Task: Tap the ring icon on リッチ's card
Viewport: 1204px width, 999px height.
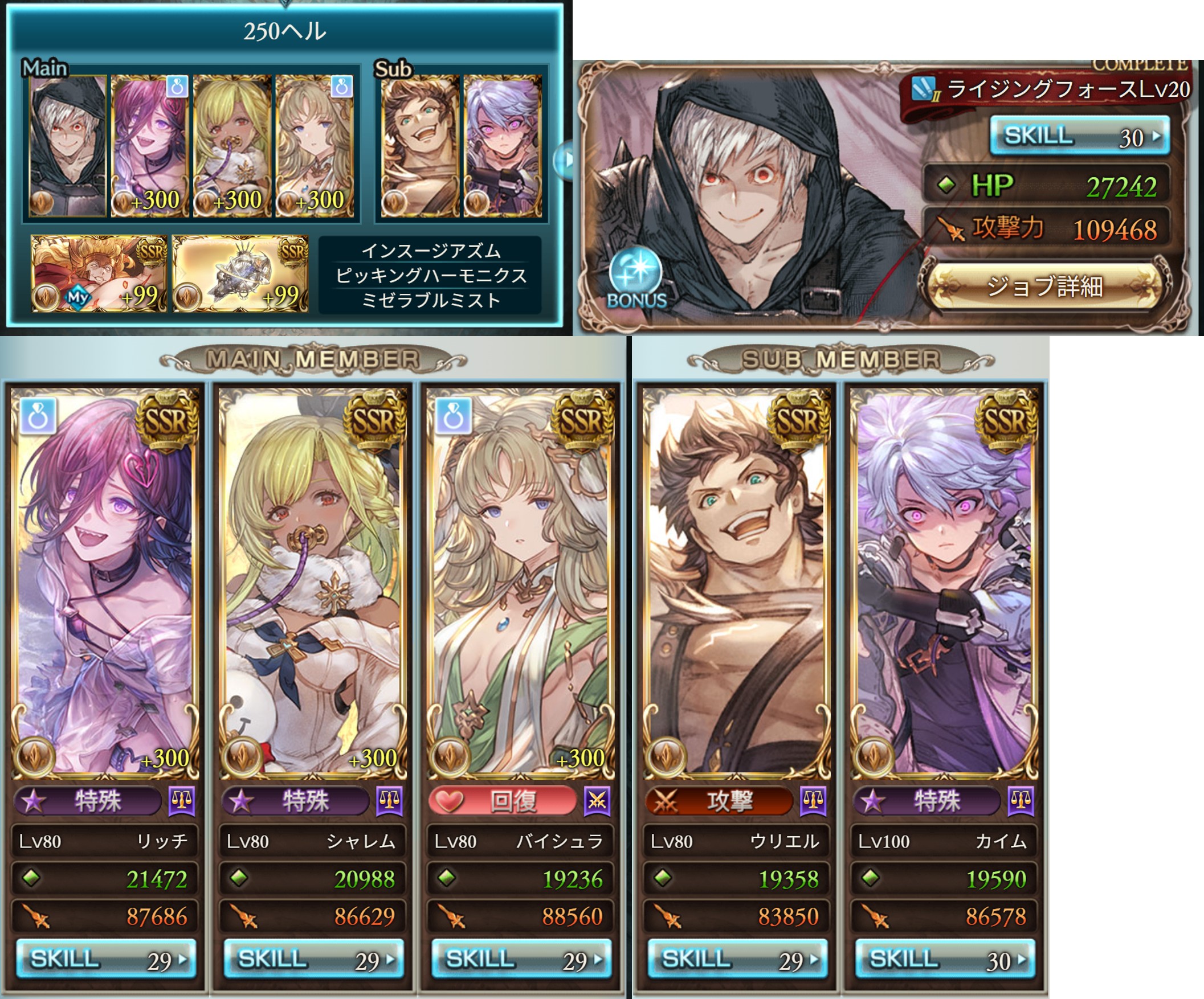Action: (38, 415)
